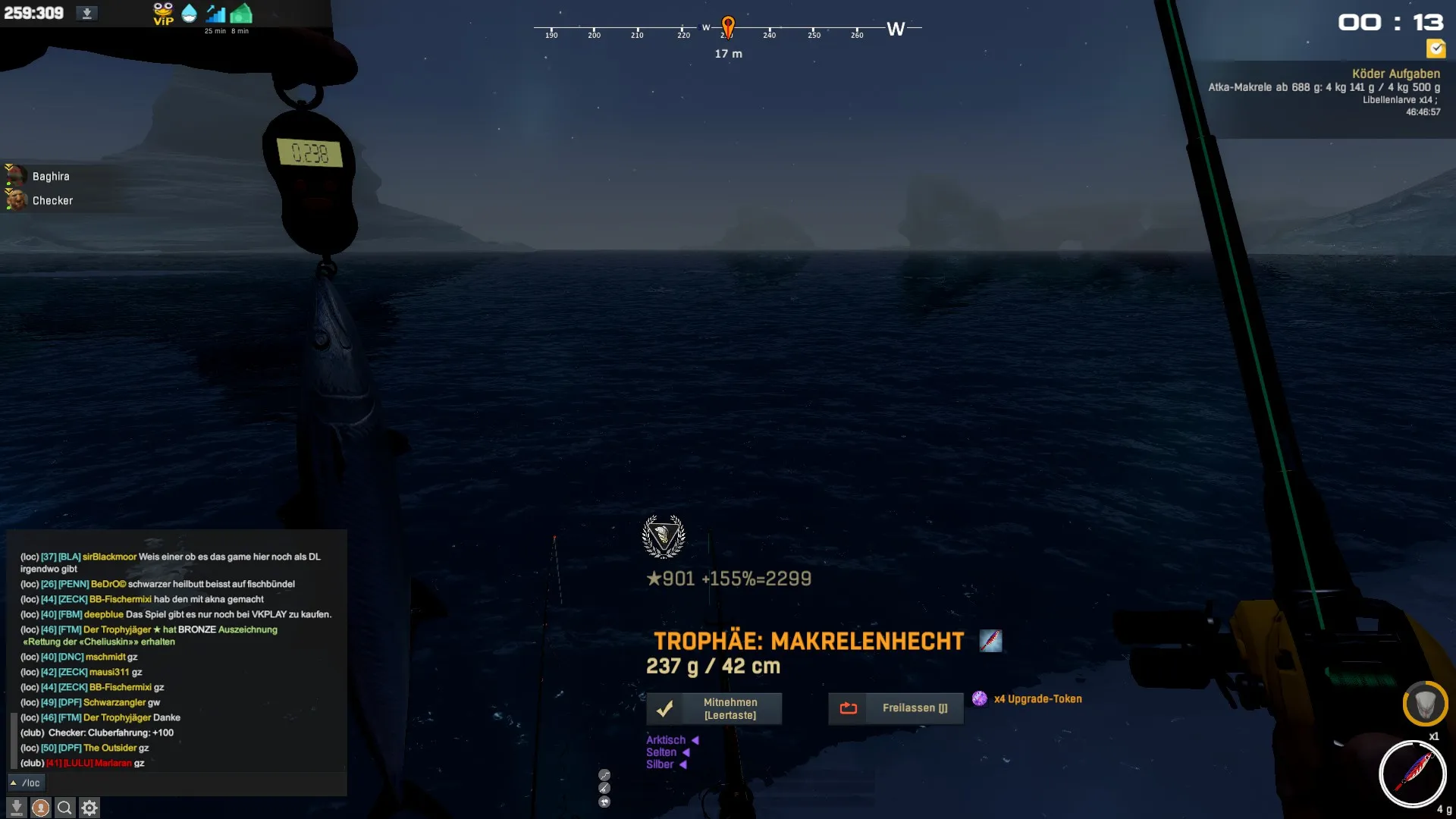
Task: Open the Köder Aufgaben task tracker
Action: point(1395,74)
